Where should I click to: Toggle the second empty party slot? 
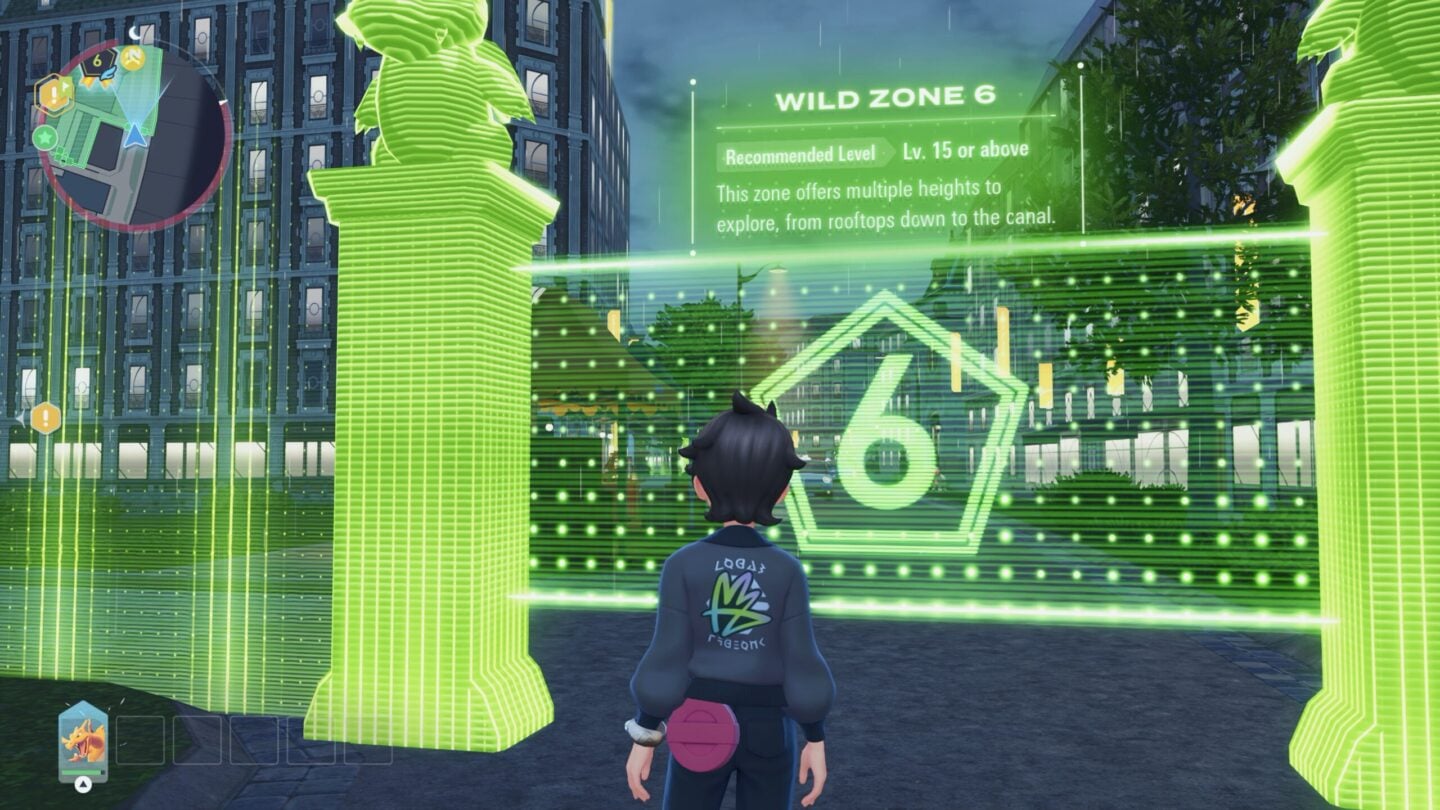click(197, 740)
